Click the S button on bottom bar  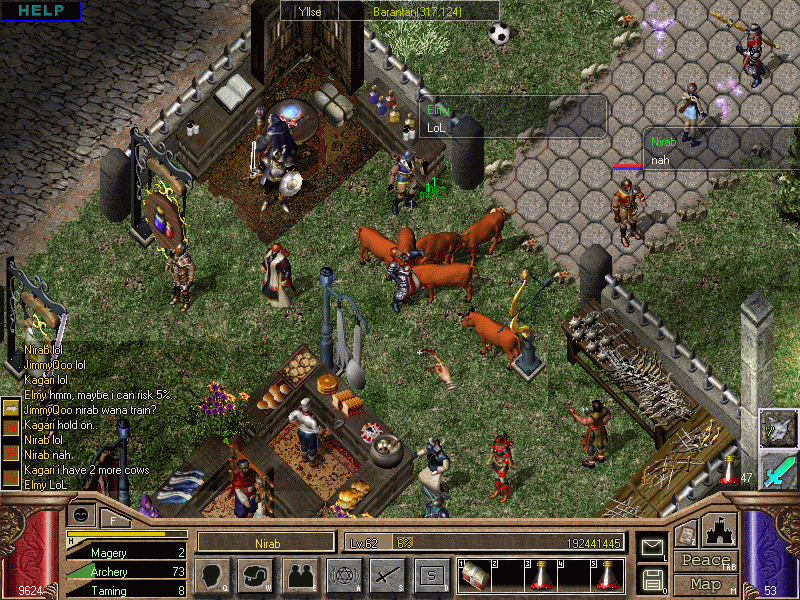tap(431, 575)
